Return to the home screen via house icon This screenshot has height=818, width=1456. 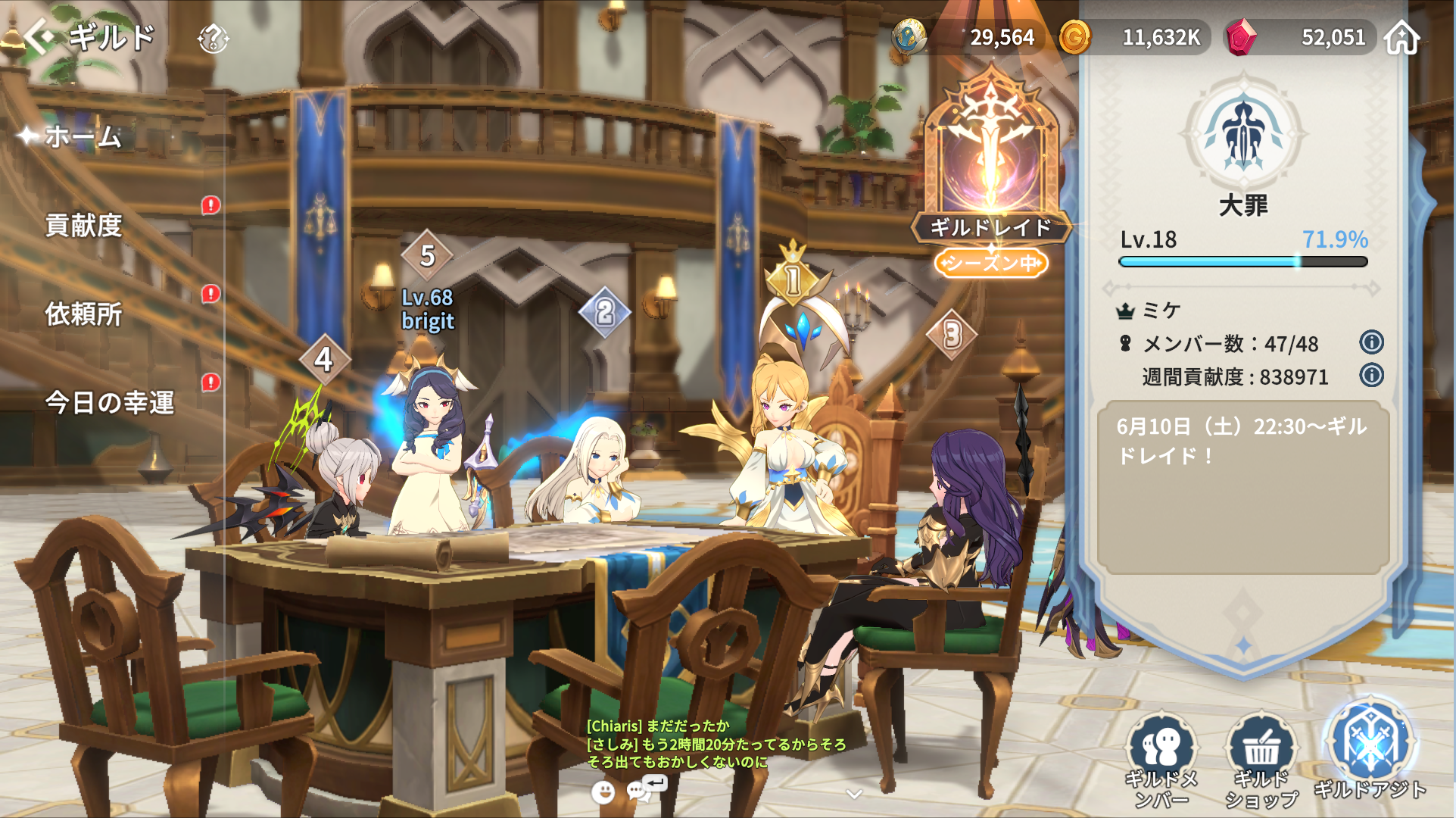tap(1401, 37)
